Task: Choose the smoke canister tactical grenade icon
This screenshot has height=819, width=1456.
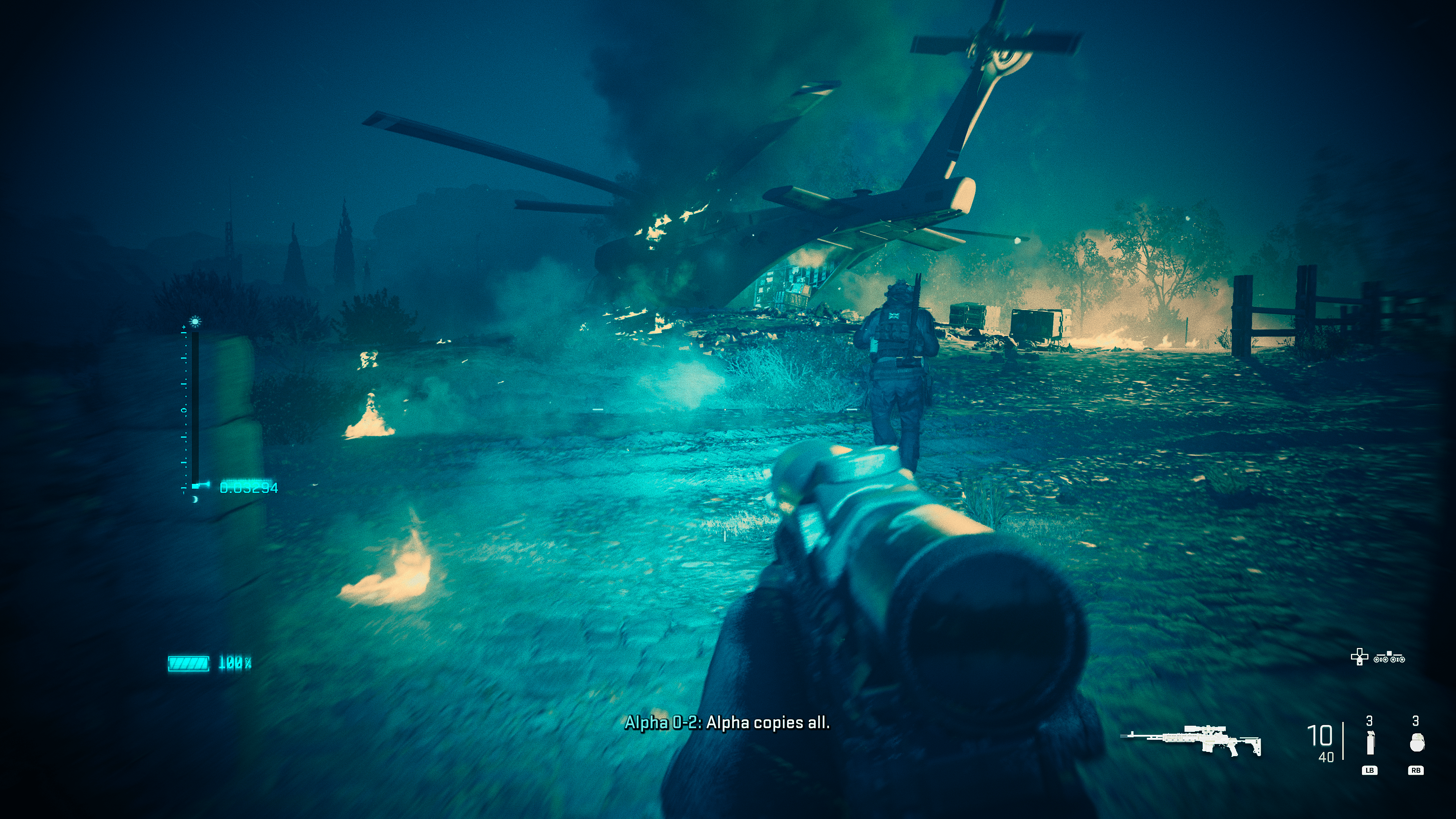Action: [1370, 743]
